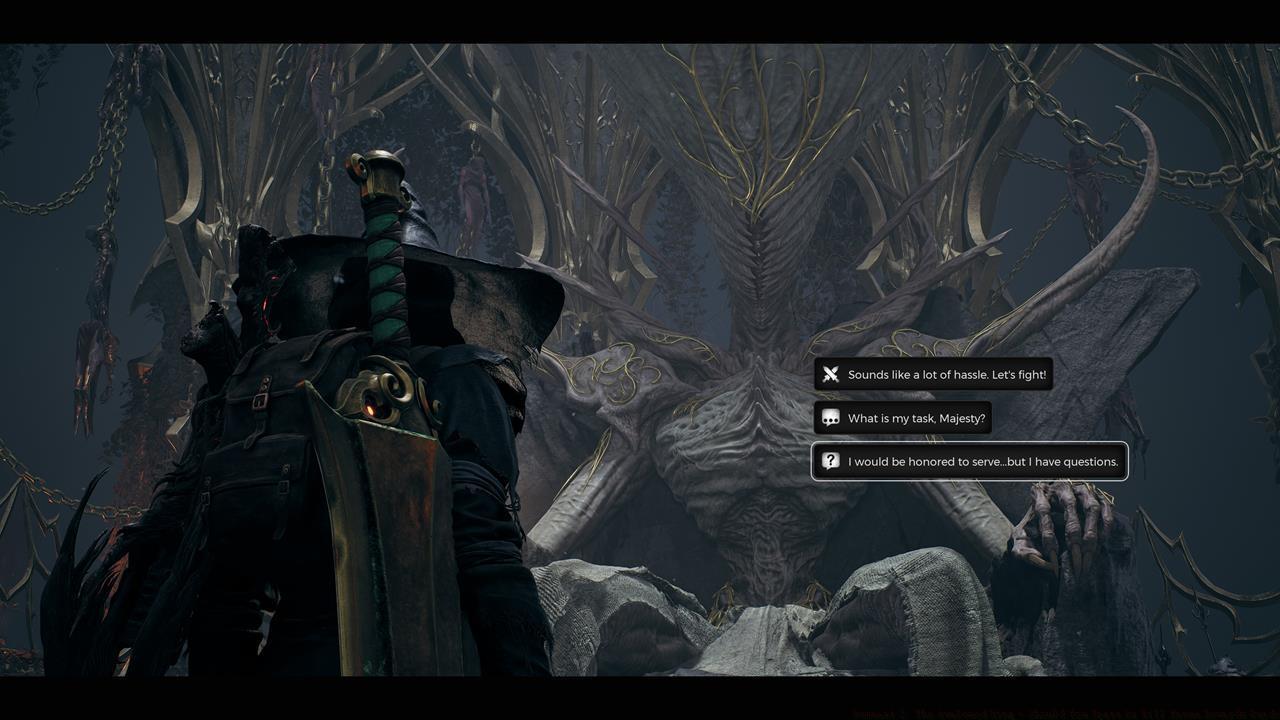Select the middle dialogue response
Image resolution: width=1280 pixels, height=720 pixels.
[902, 418]
